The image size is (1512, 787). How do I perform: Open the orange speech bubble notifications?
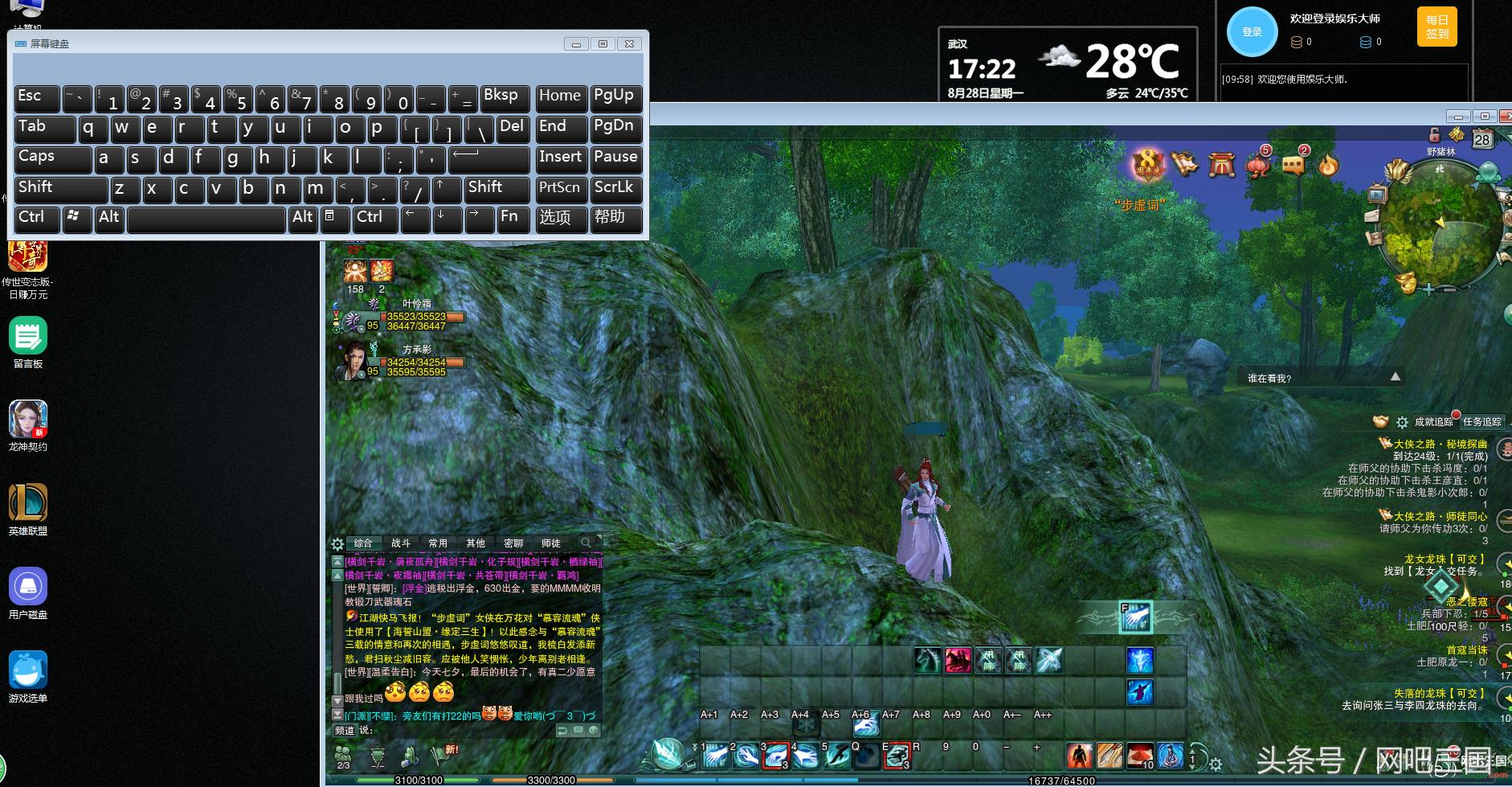[1293, 165]
